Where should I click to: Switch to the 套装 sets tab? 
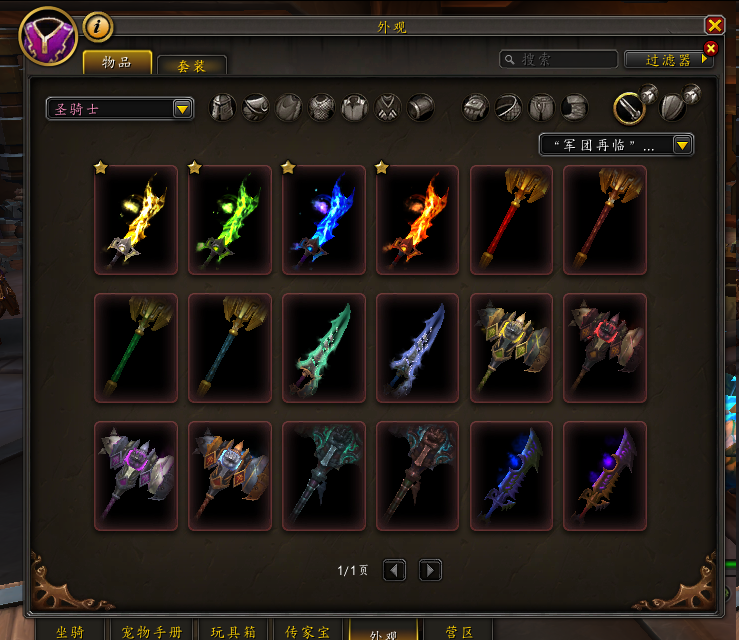tap(192, 65)
